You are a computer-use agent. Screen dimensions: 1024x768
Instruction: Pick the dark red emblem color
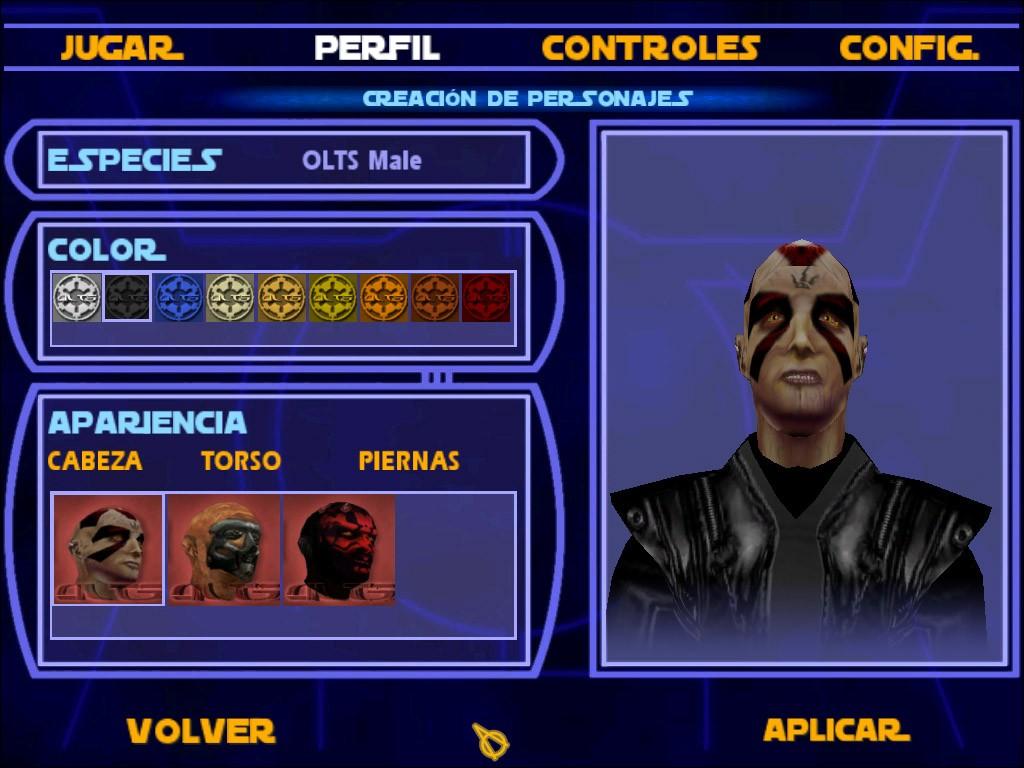tap(487, 297)
